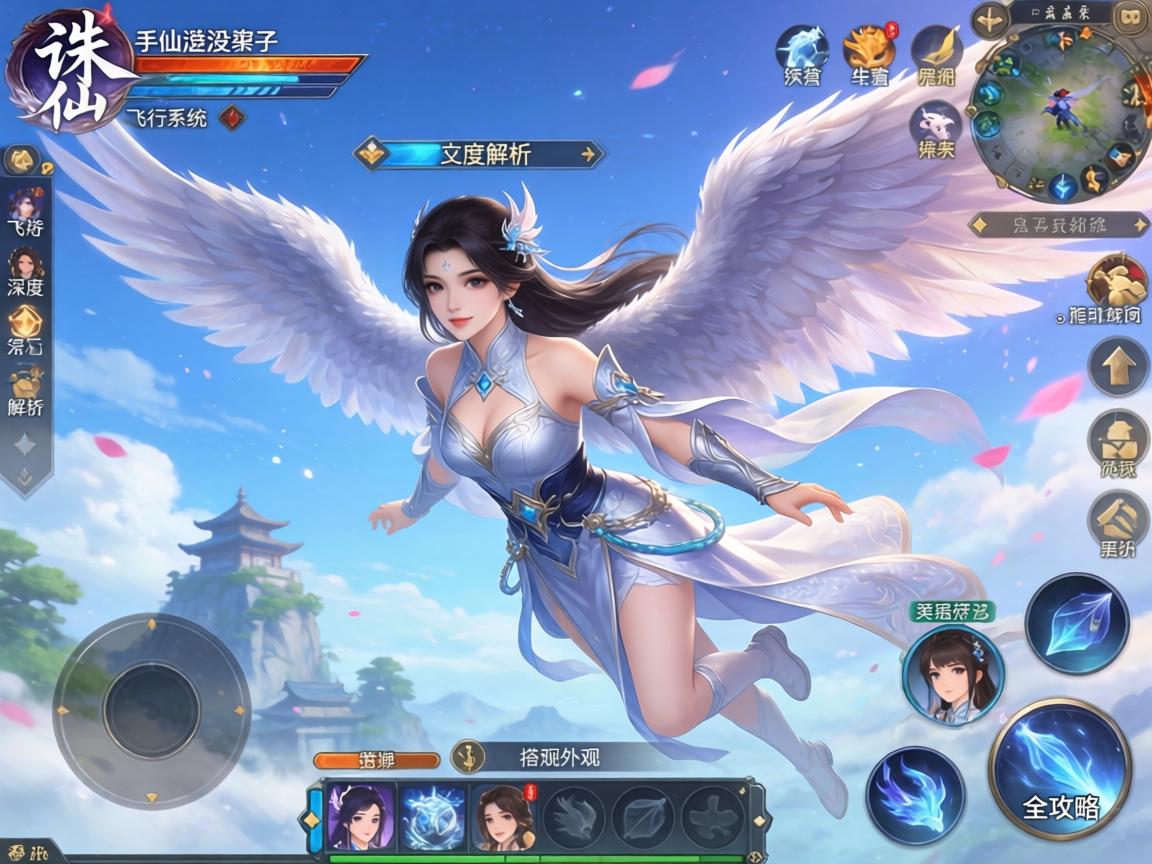Screen dimensions: 1152x864
Task: Tap the golden up-arrow button
Action: click(1117, 366)
